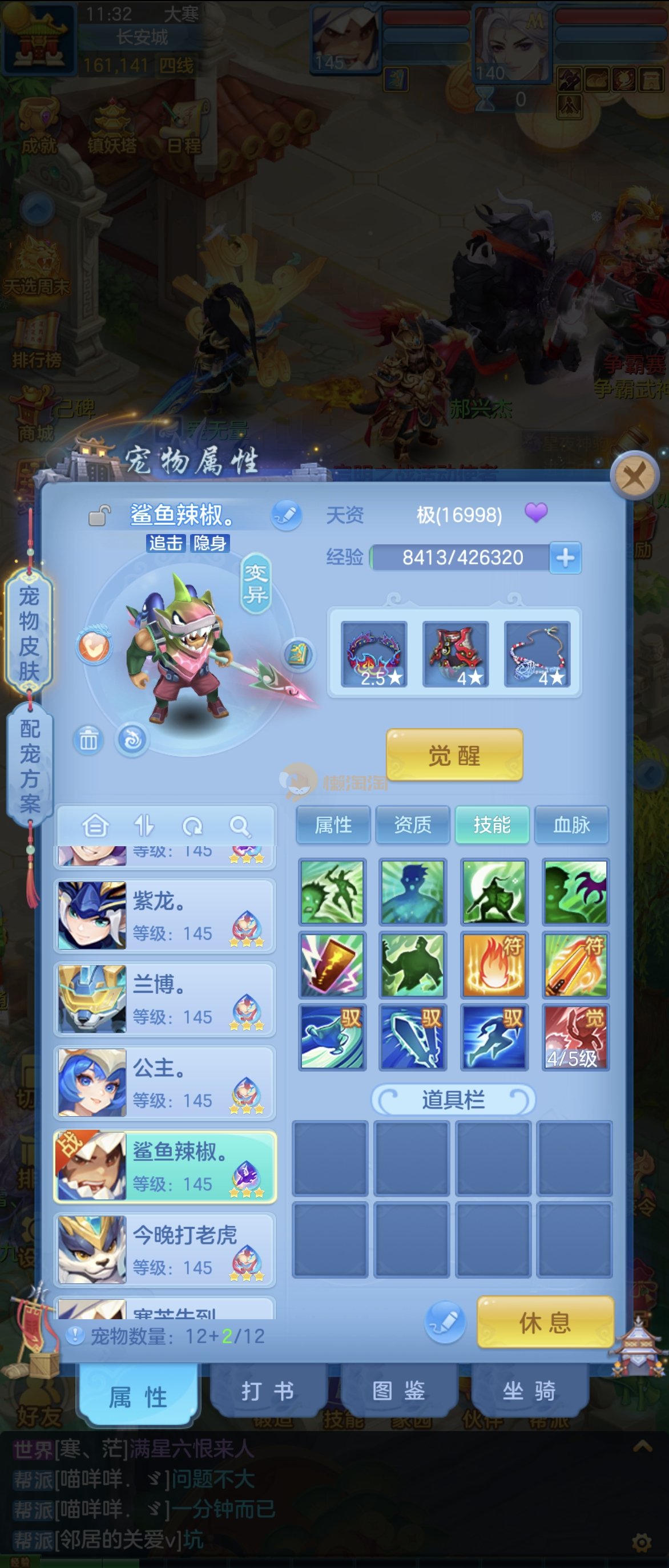Image resolution: width=669 pixels, height=1568 pixels.
Task: Choose pet 兰博 in the pet list
Action: click(x=164, y=1000)
